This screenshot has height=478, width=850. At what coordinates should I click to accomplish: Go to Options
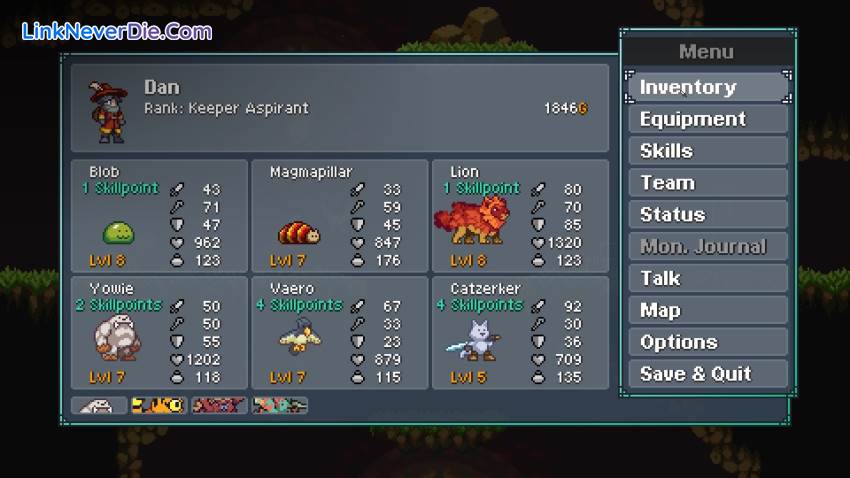pos(708,342)
